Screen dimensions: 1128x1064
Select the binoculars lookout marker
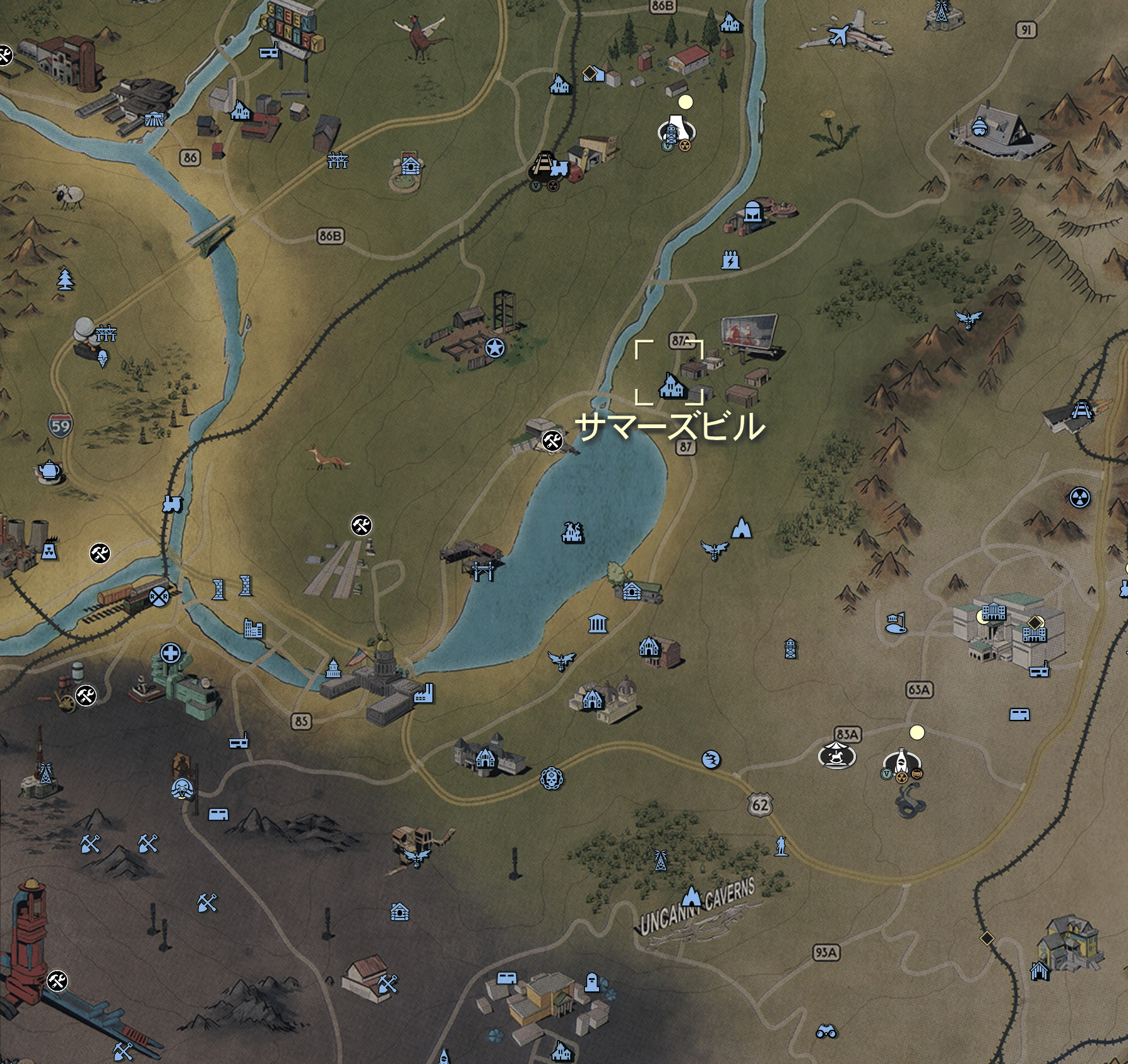[826, 1031]
